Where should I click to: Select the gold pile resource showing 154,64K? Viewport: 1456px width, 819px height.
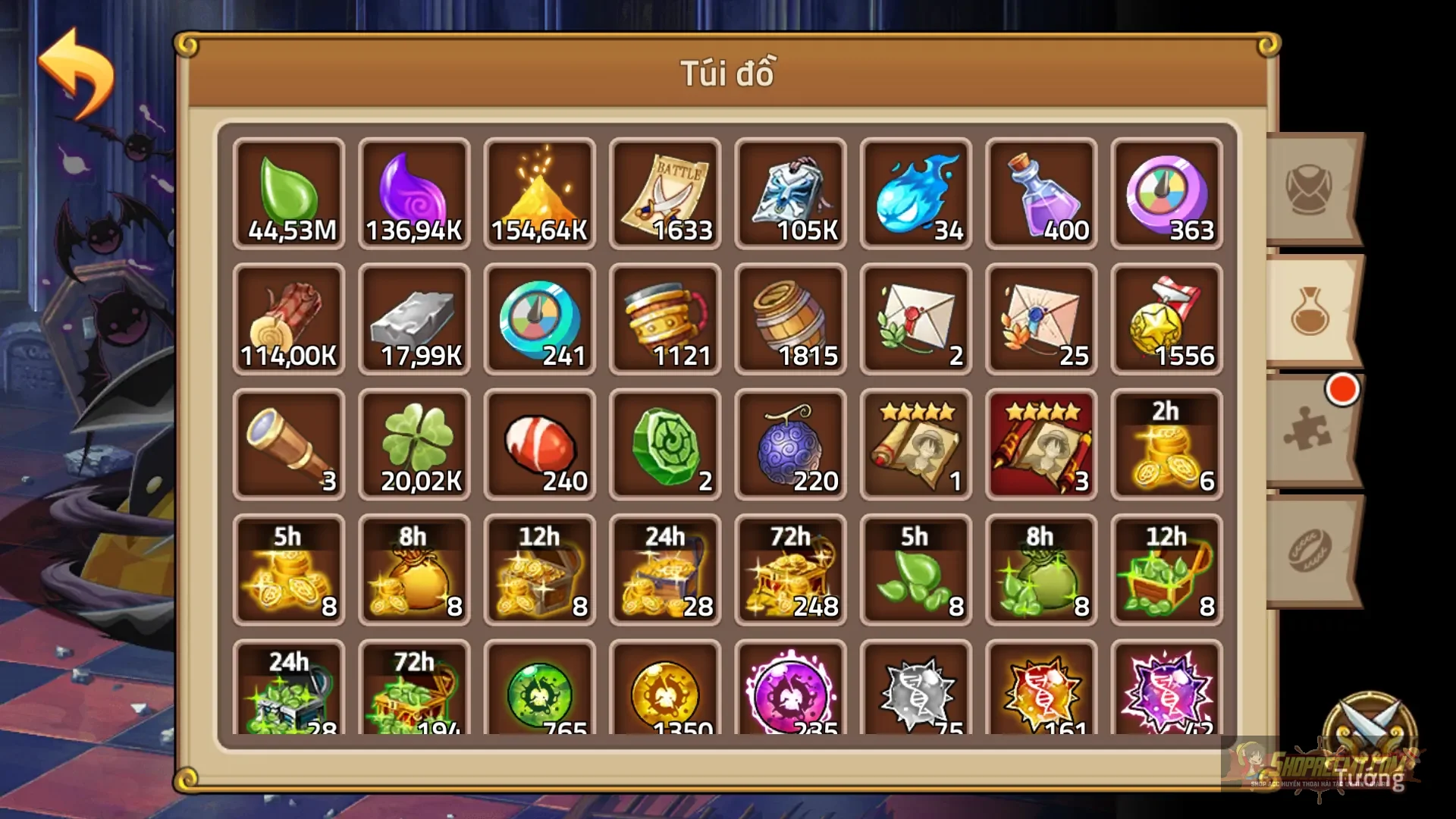tap(539, 193)
